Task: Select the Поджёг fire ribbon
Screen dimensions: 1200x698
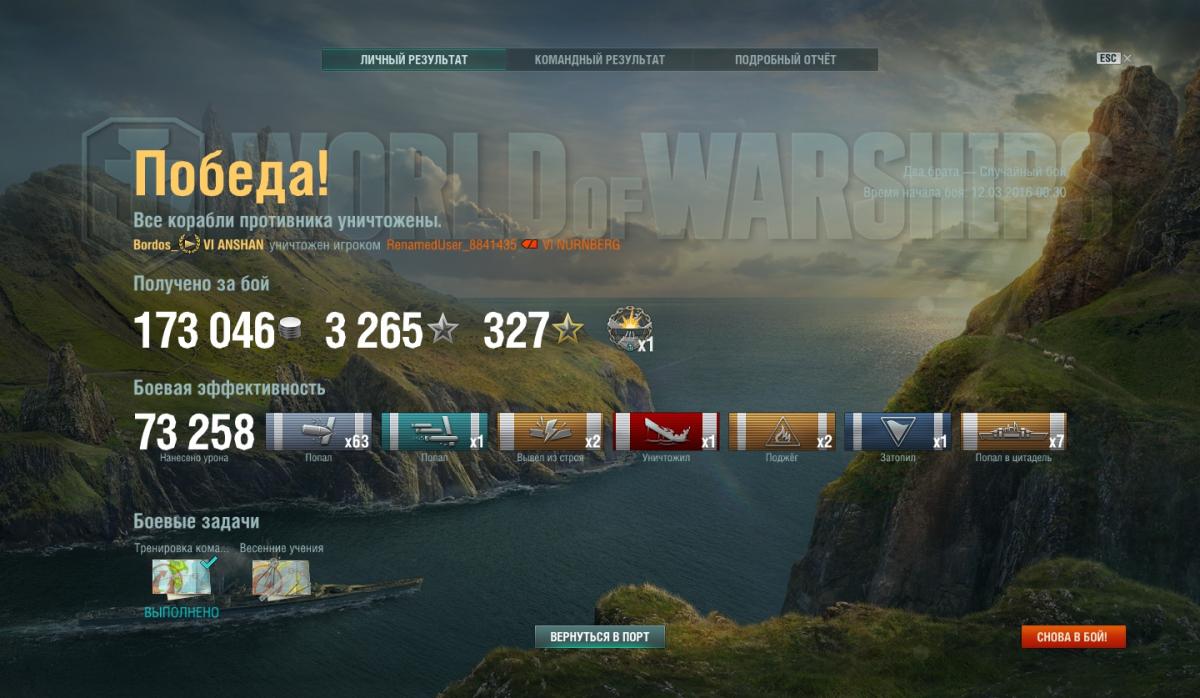Action: coord(782,432)
